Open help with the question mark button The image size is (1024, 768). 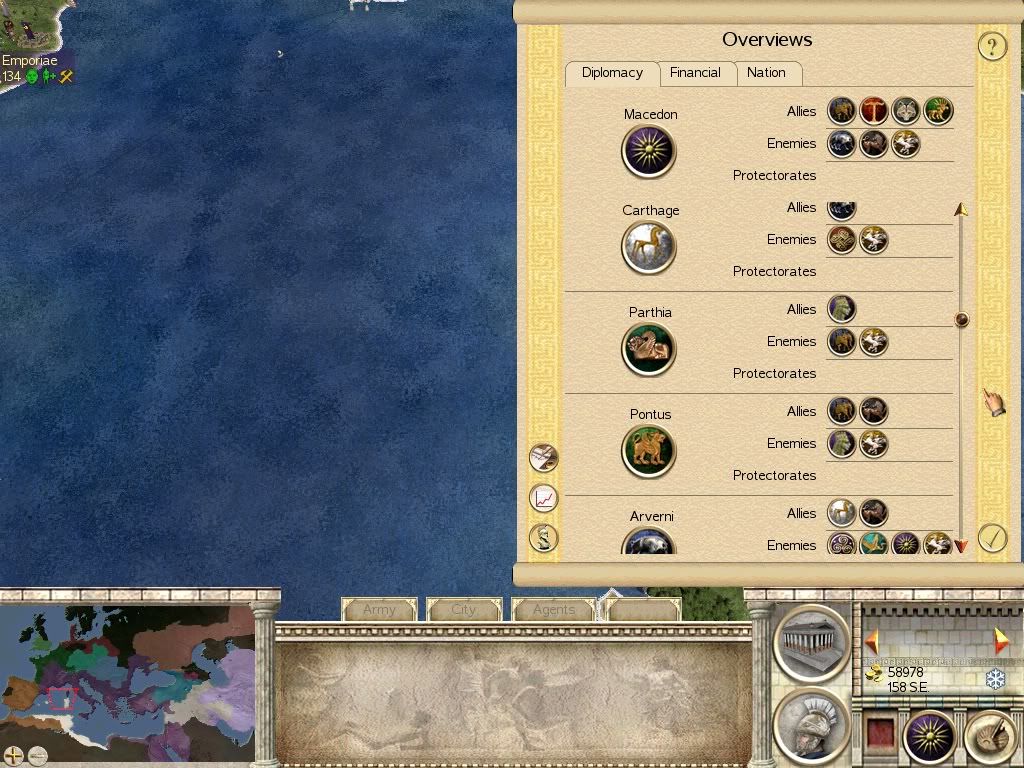tap(991, 46)
